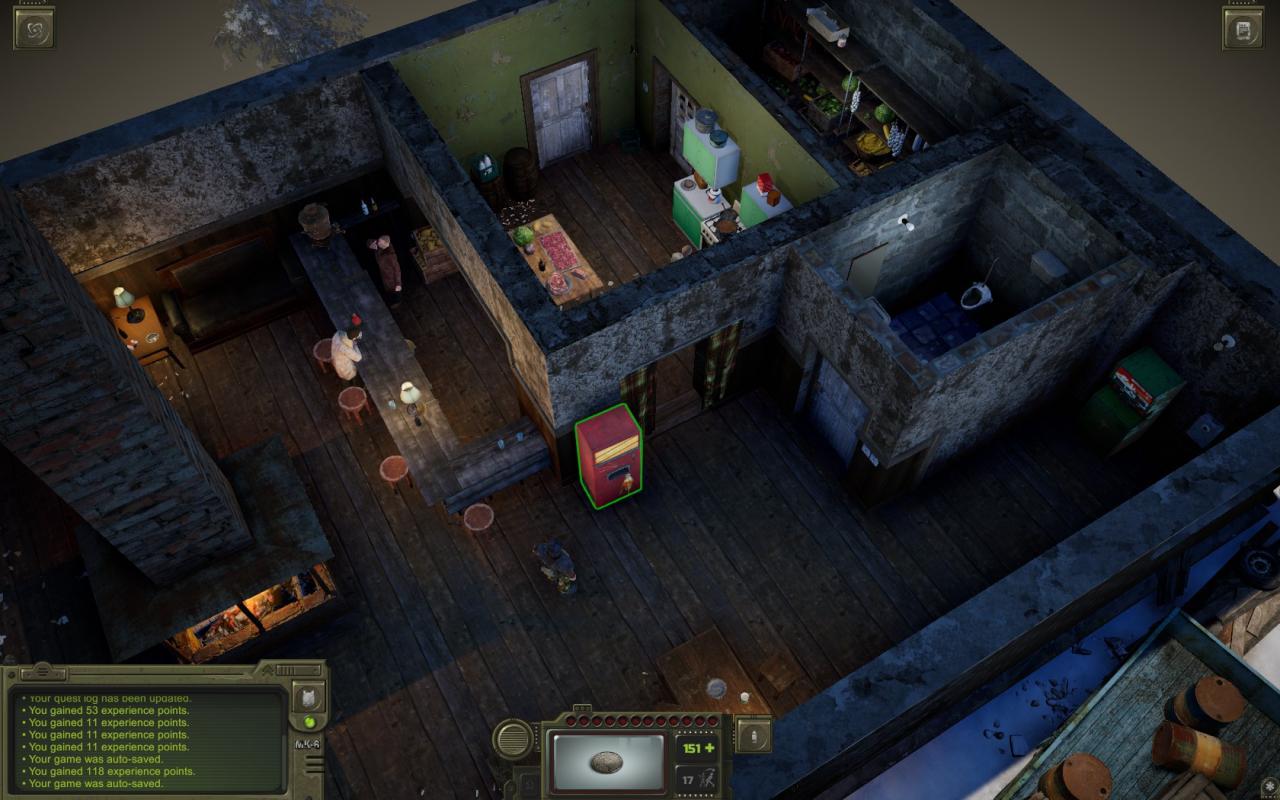Open the atom symbol menu button
Screen dimensions: 1280x800
coord(33,28)
